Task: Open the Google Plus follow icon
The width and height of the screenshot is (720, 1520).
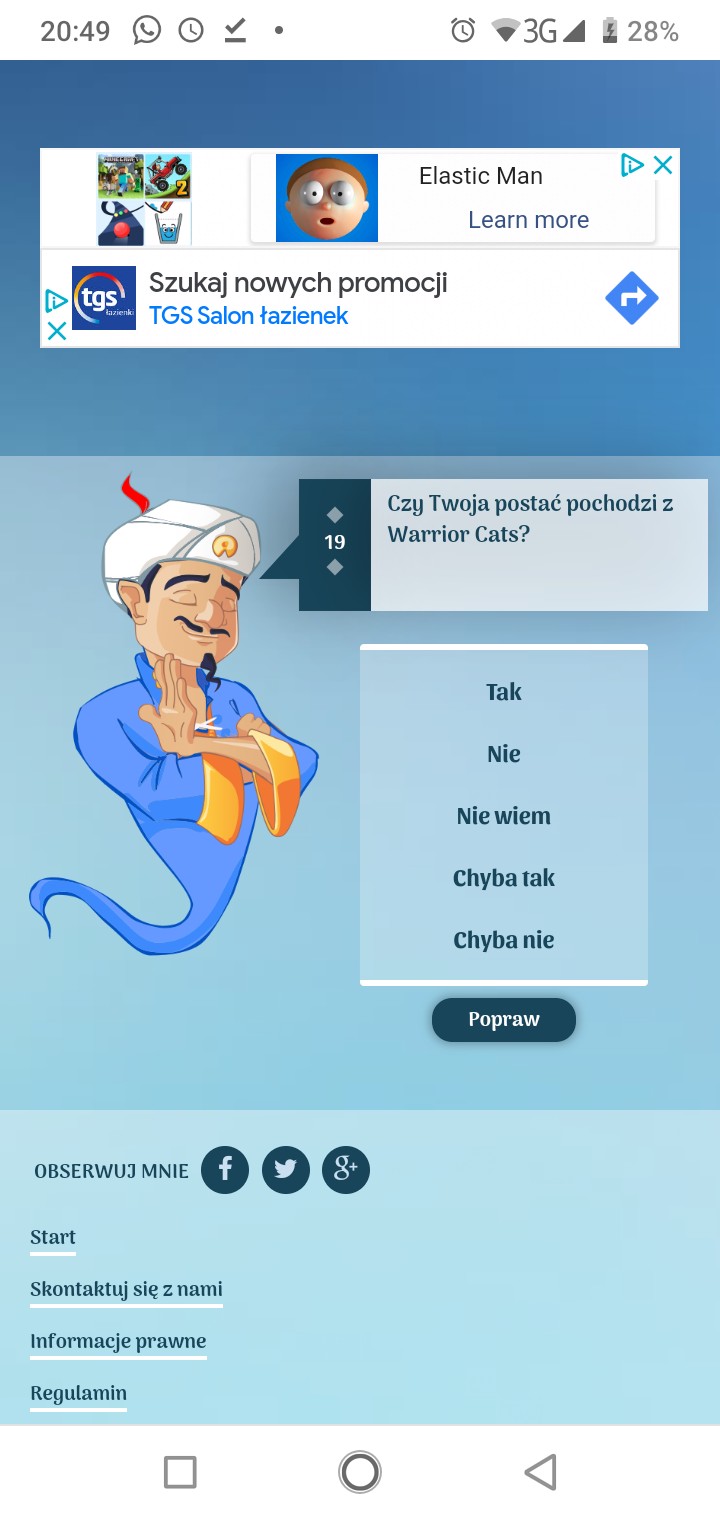Action: tap(346, 1169)
